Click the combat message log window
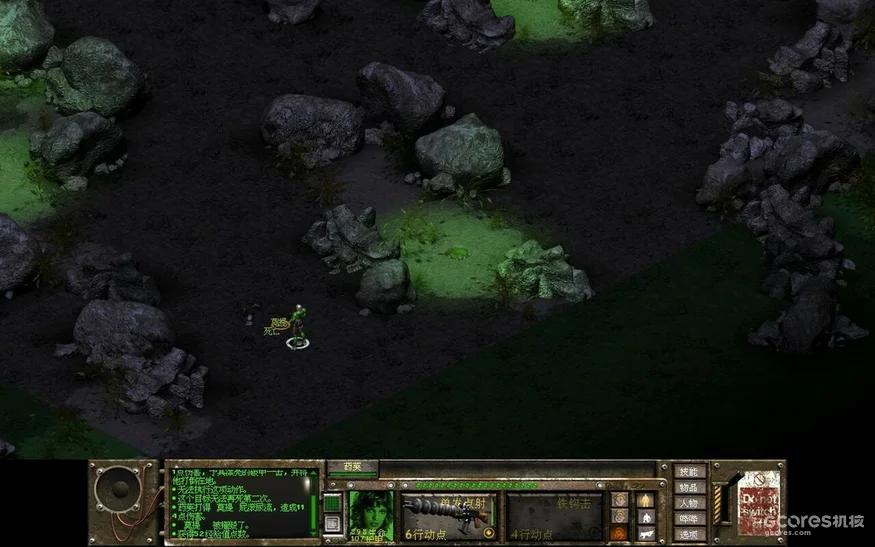The width and height of the screenshot is (875, 547). coord(242,502)
